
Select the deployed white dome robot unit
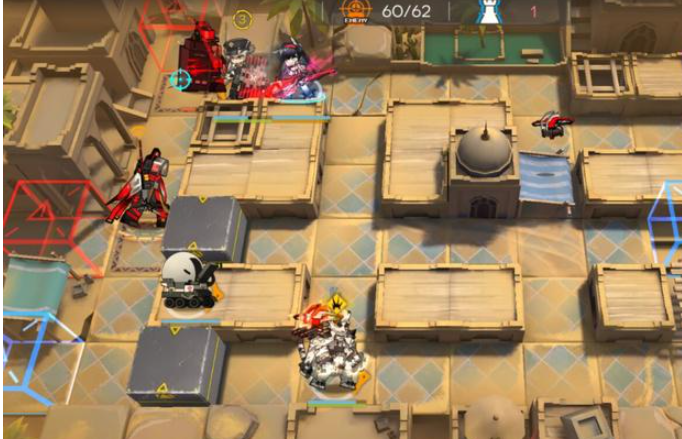tap(189, 280)
